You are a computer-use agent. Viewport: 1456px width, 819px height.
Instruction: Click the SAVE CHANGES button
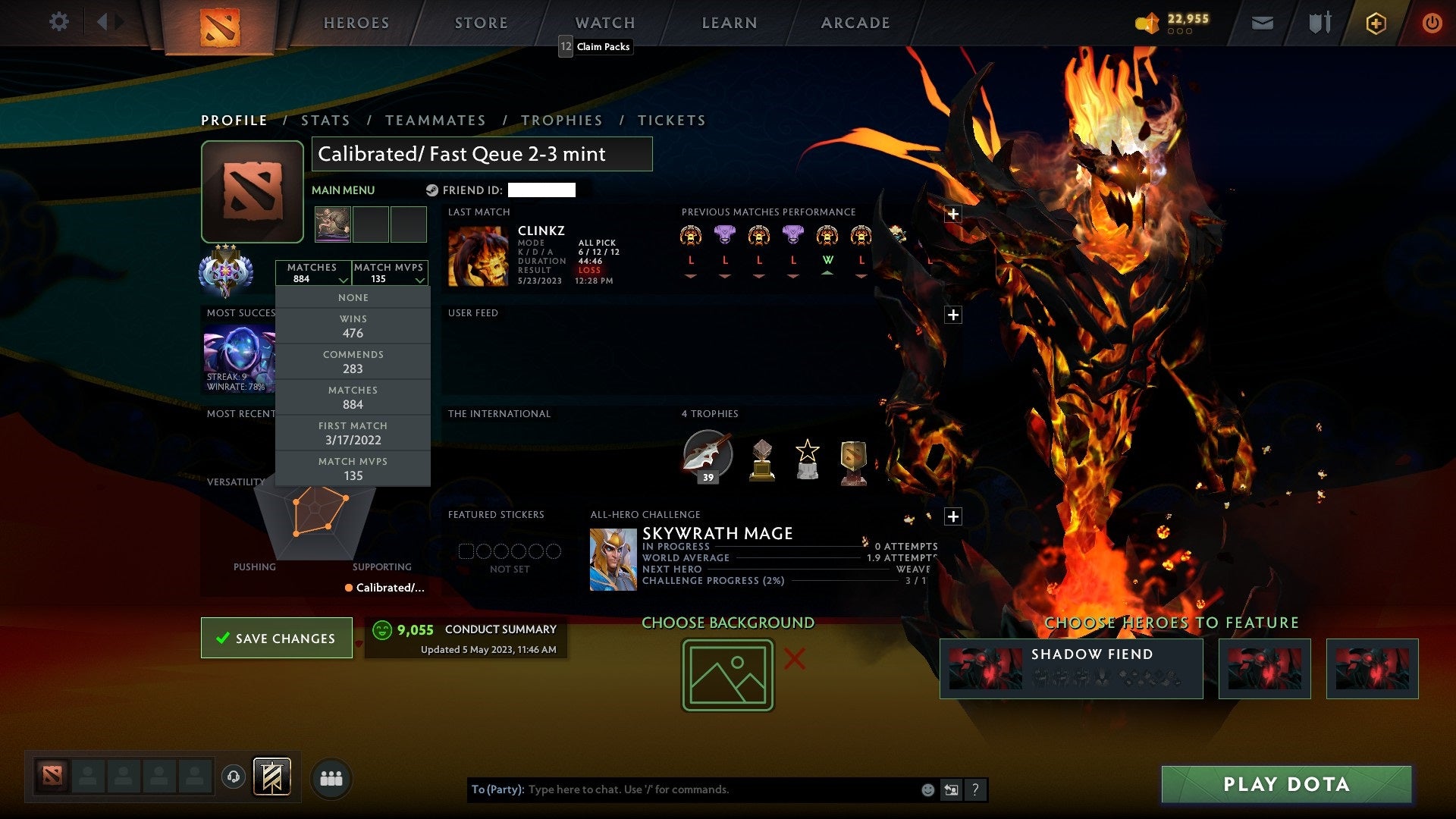(x=276, y=638)
